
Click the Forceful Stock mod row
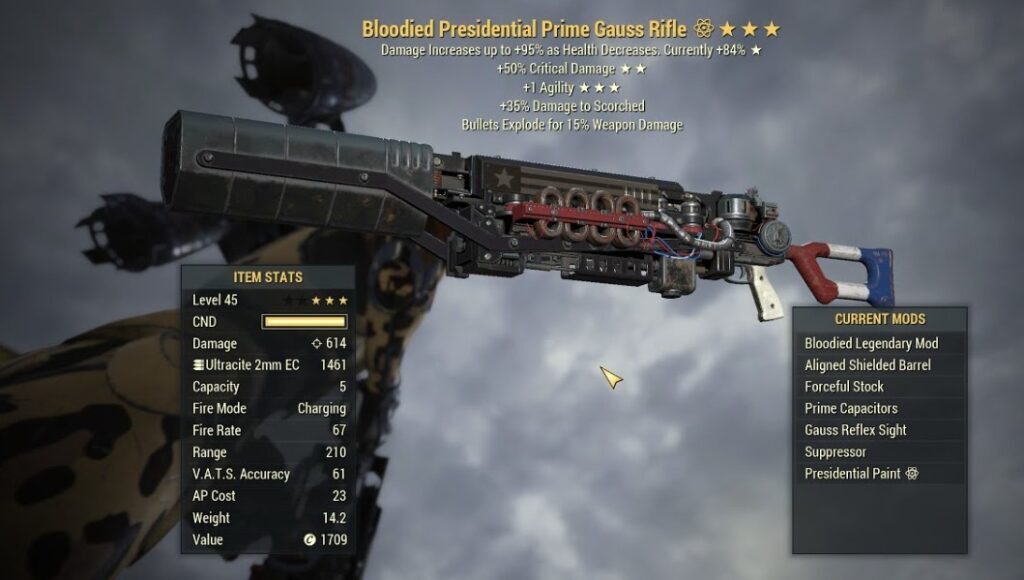click(844, 387)
